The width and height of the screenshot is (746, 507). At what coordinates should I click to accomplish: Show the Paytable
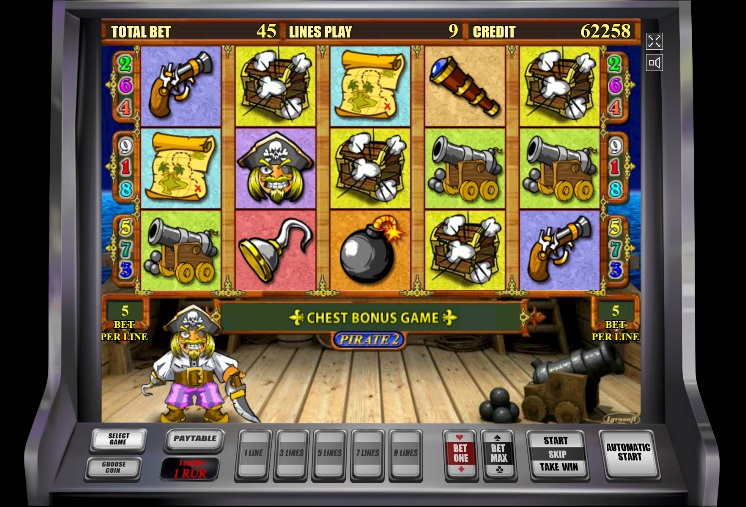click(x=191, y=438)
